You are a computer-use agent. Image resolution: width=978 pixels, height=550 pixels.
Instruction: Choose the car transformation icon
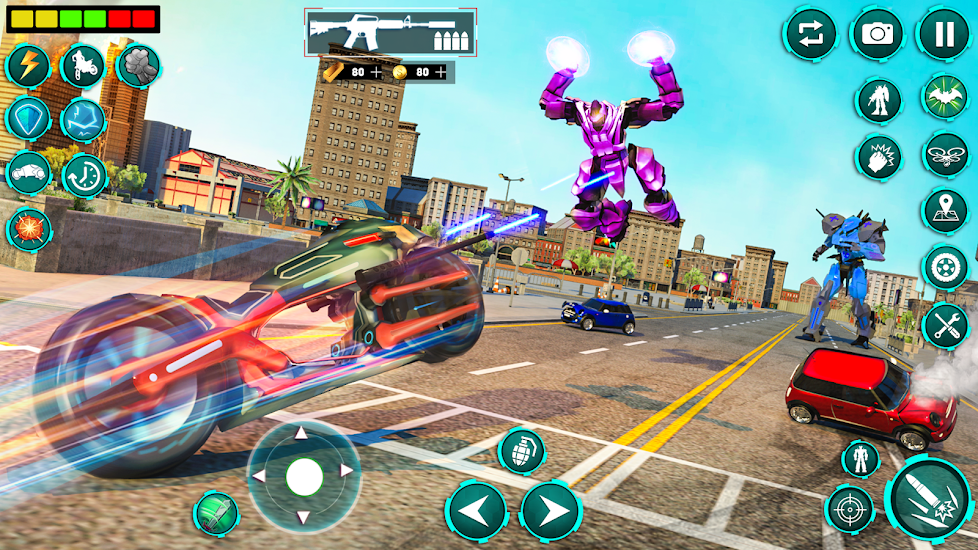[x=28, y=173]
